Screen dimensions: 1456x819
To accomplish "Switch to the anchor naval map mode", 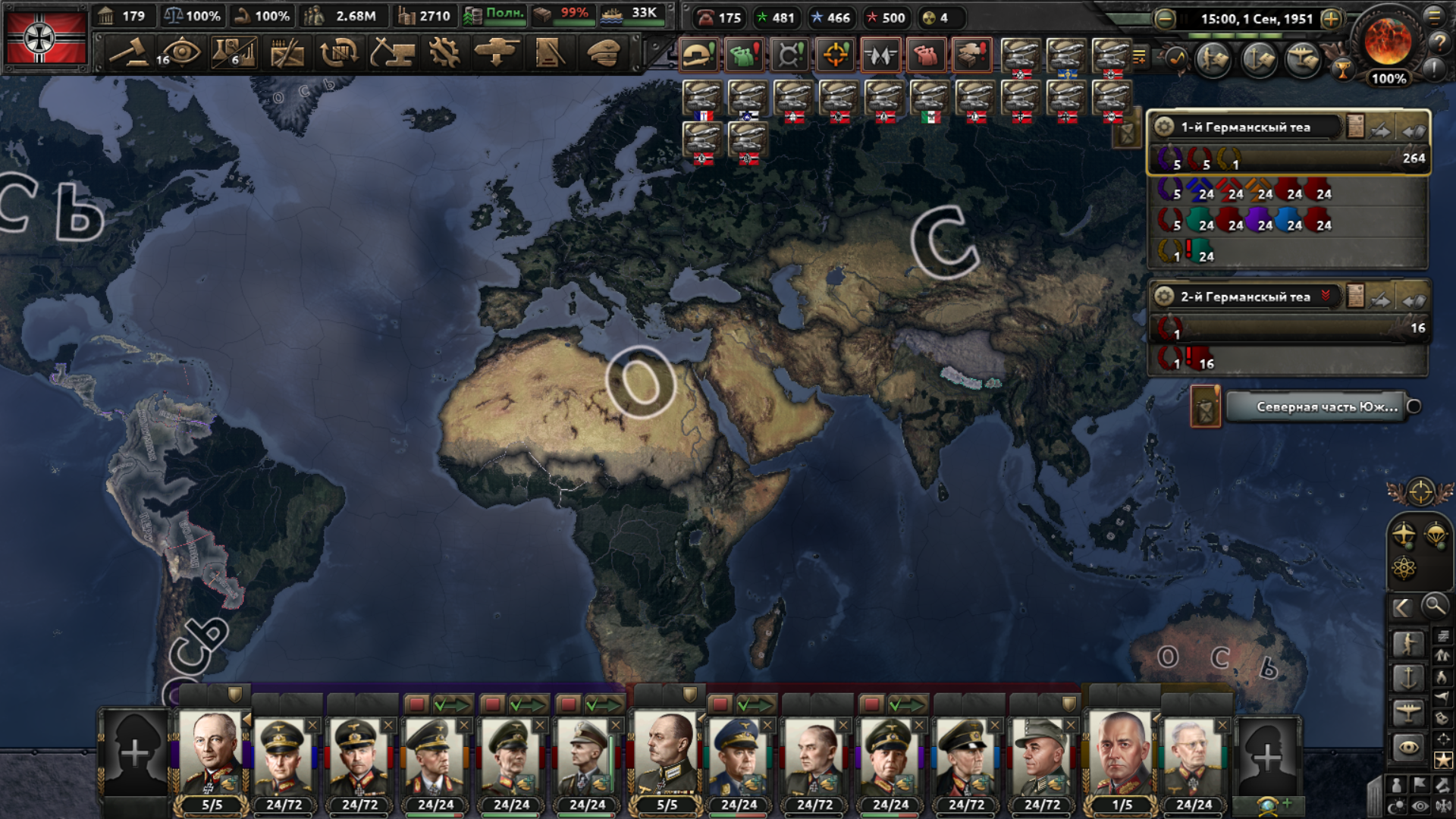I will (x=1408, y=677).
